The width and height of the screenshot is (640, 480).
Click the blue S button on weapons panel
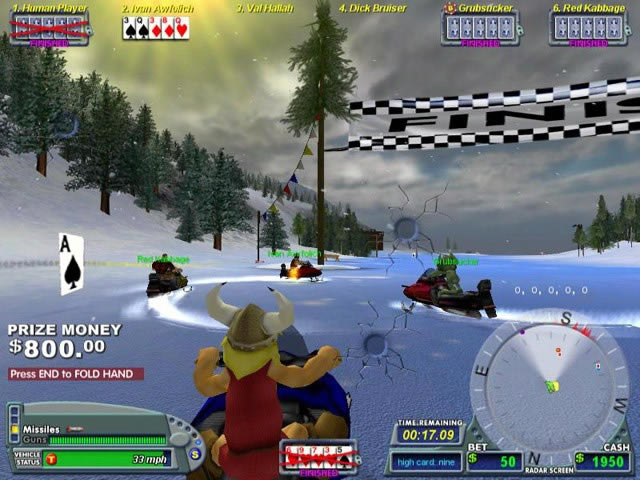tap(197, 454)
